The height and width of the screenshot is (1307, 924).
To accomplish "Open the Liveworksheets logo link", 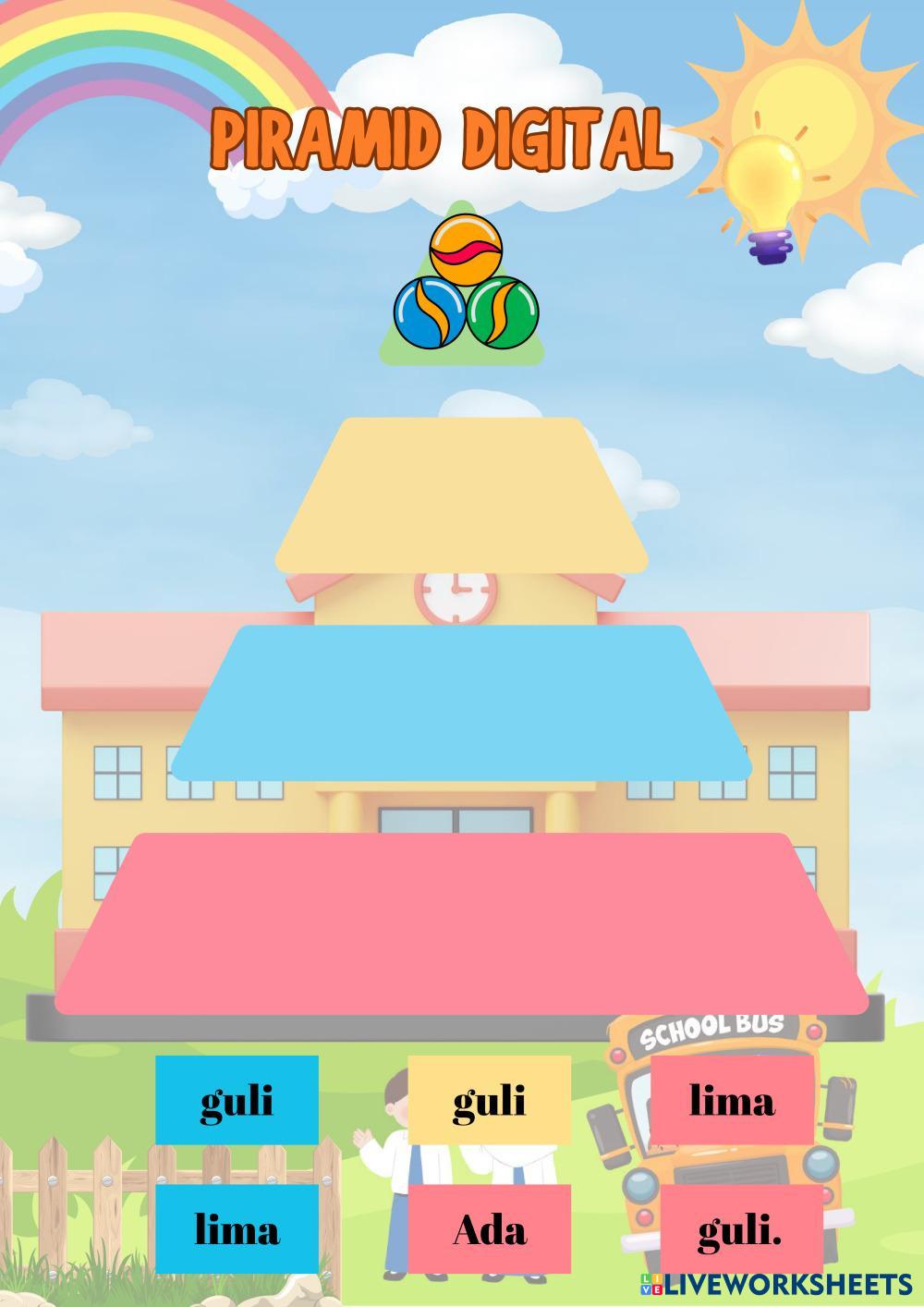I will coord(774,1283).
